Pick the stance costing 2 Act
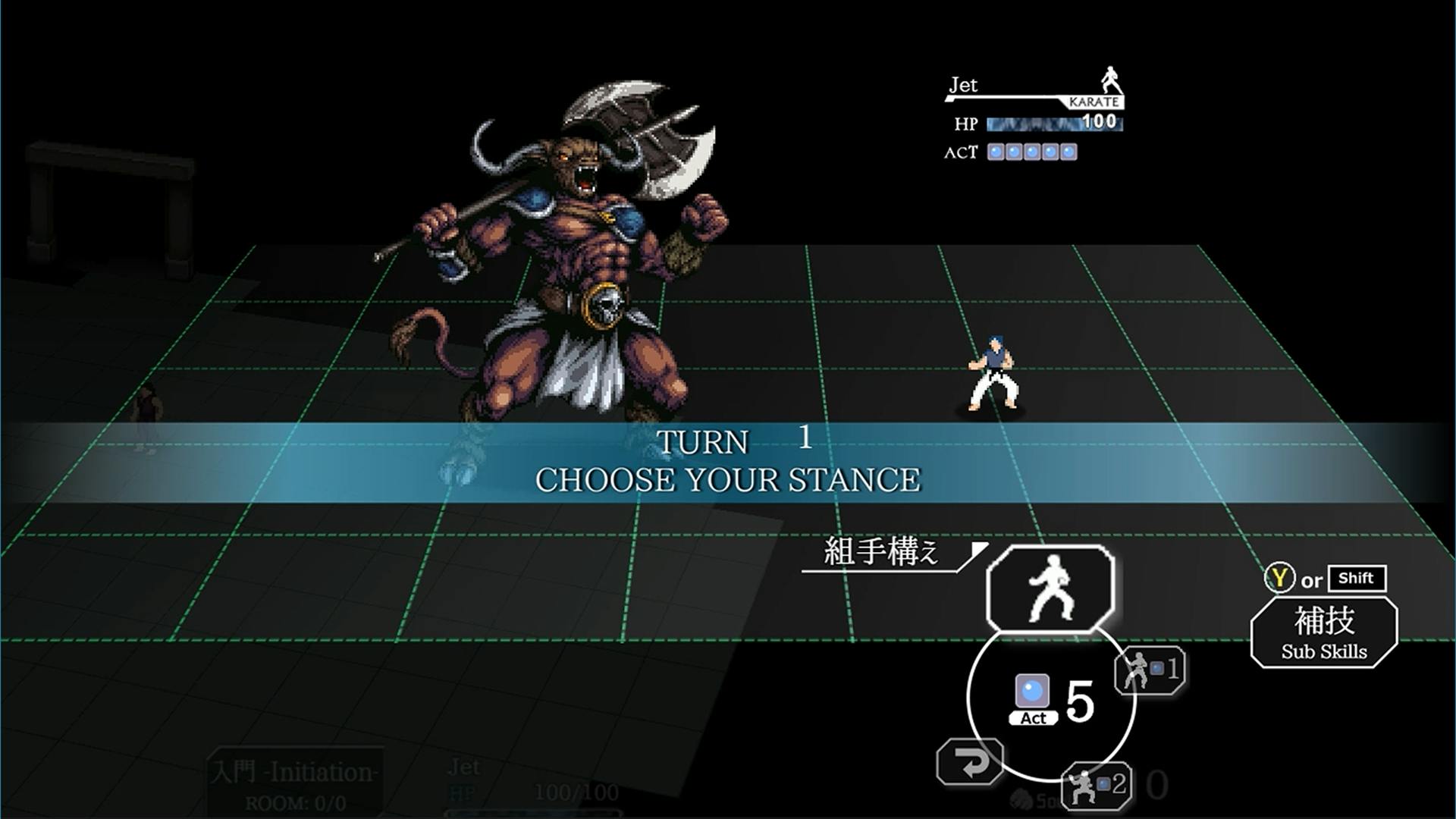The image size is (1456, 819). (x=1097, y=786)
